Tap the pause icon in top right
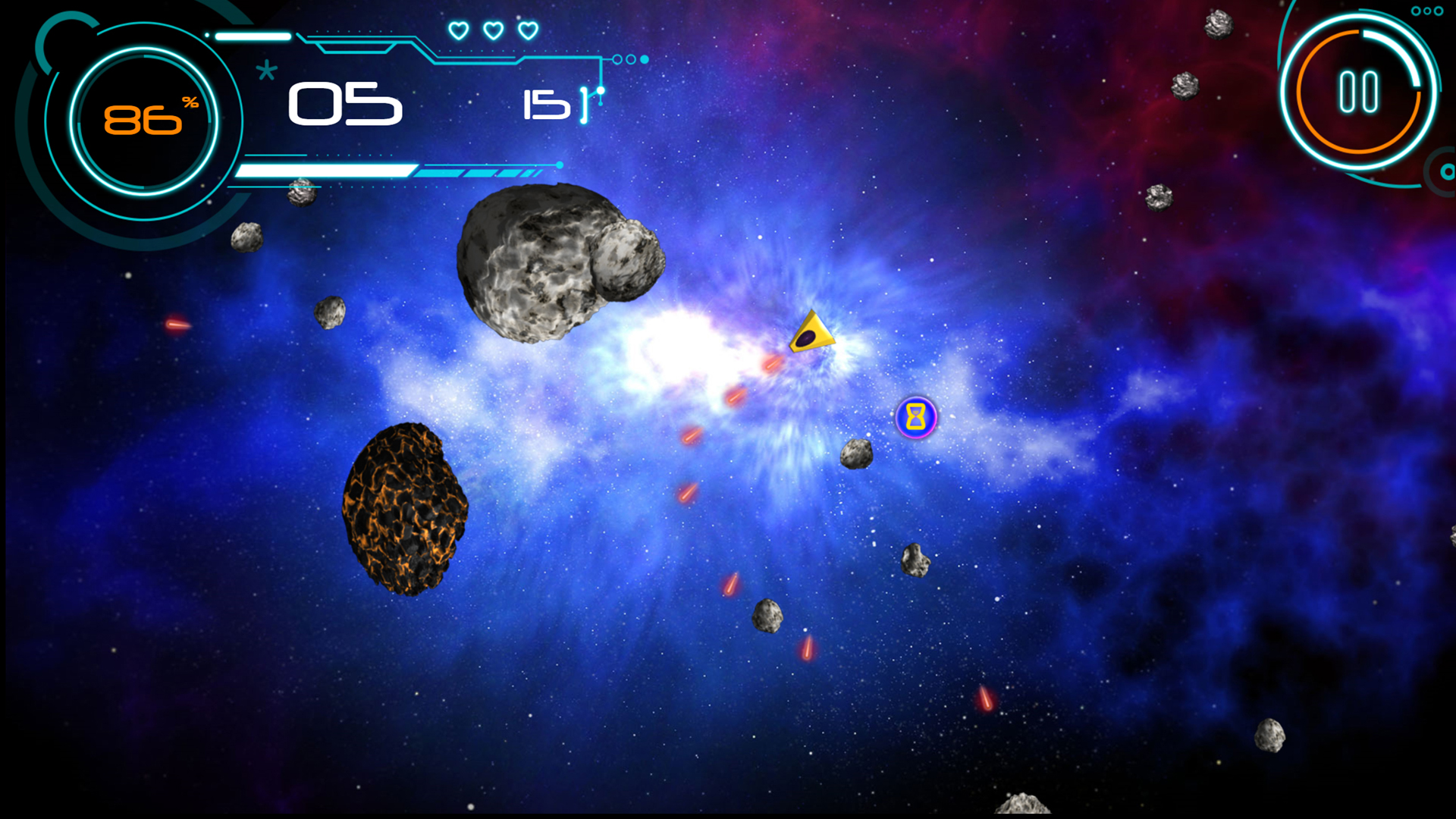 click(x=1357, y=91)
